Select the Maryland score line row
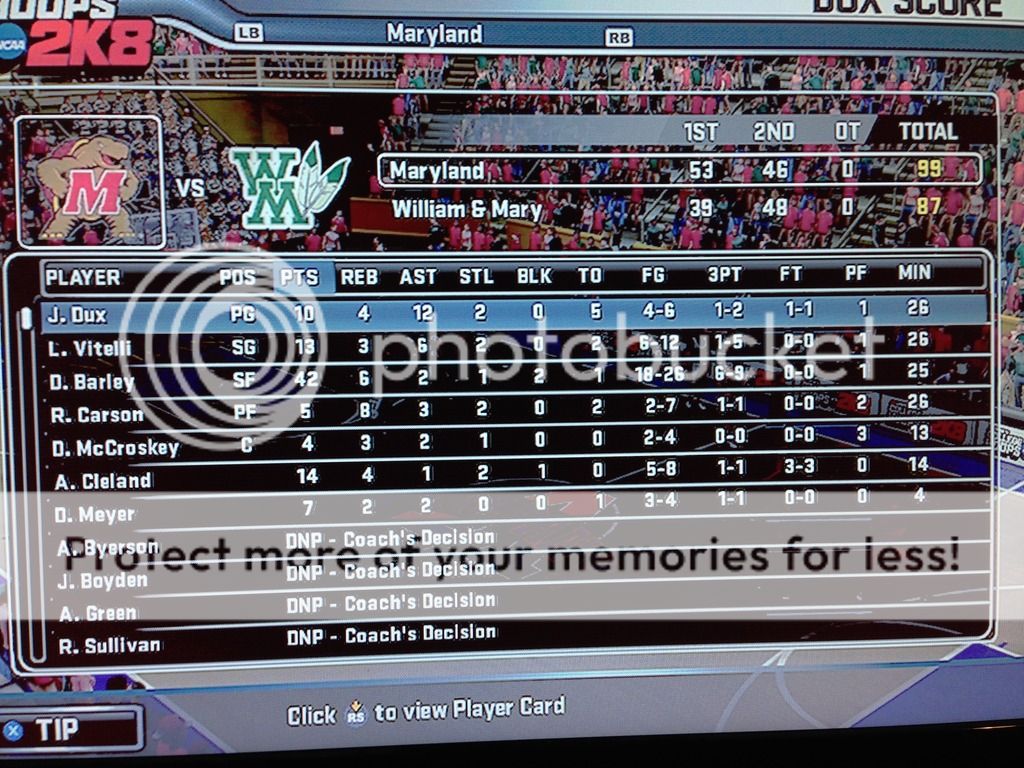 [x=678, y=169]
